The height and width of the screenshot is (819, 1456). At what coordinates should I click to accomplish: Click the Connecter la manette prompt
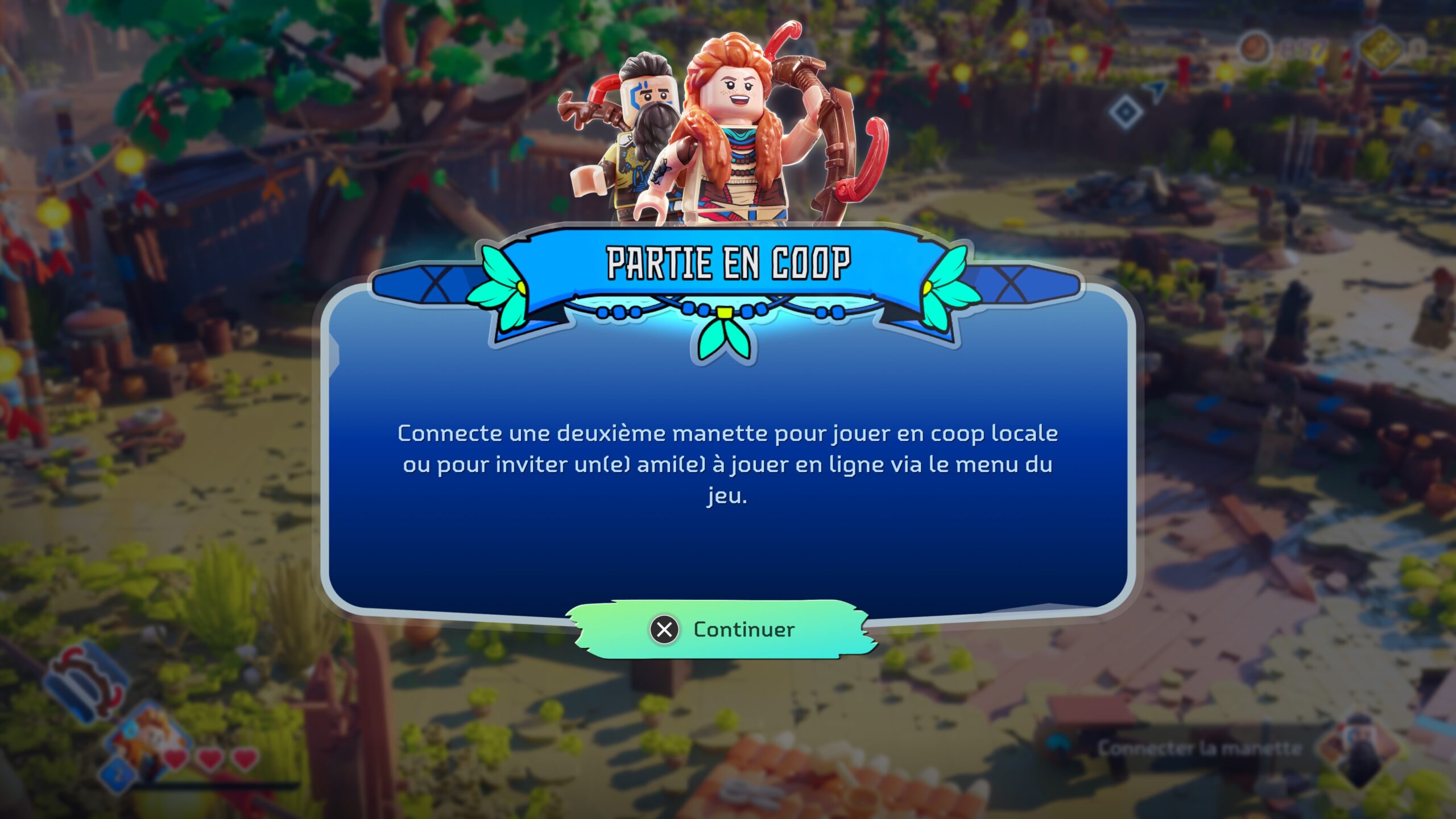click(x=1200, y=748)
